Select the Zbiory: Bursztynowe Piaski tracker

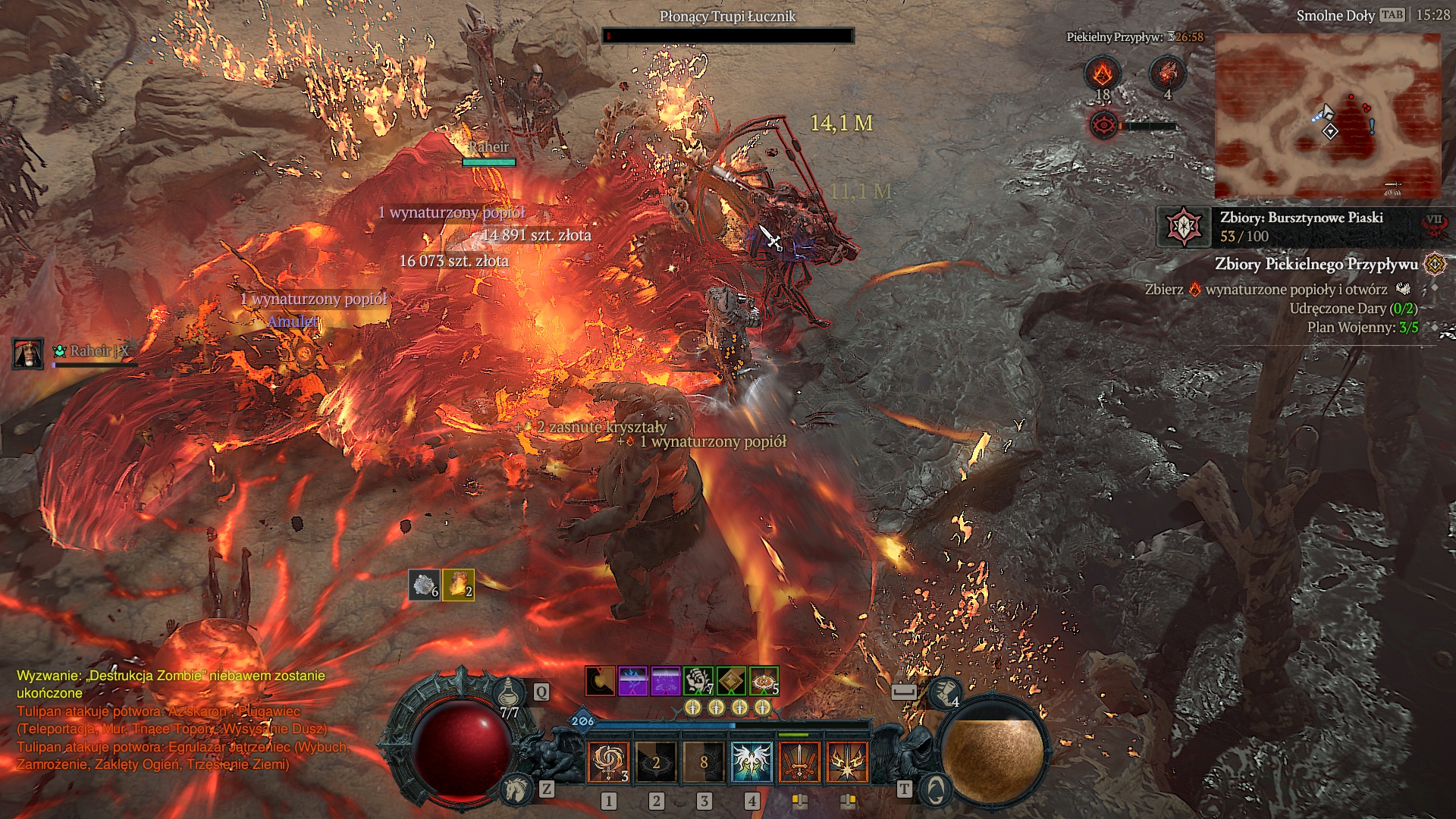[1301, 226]
